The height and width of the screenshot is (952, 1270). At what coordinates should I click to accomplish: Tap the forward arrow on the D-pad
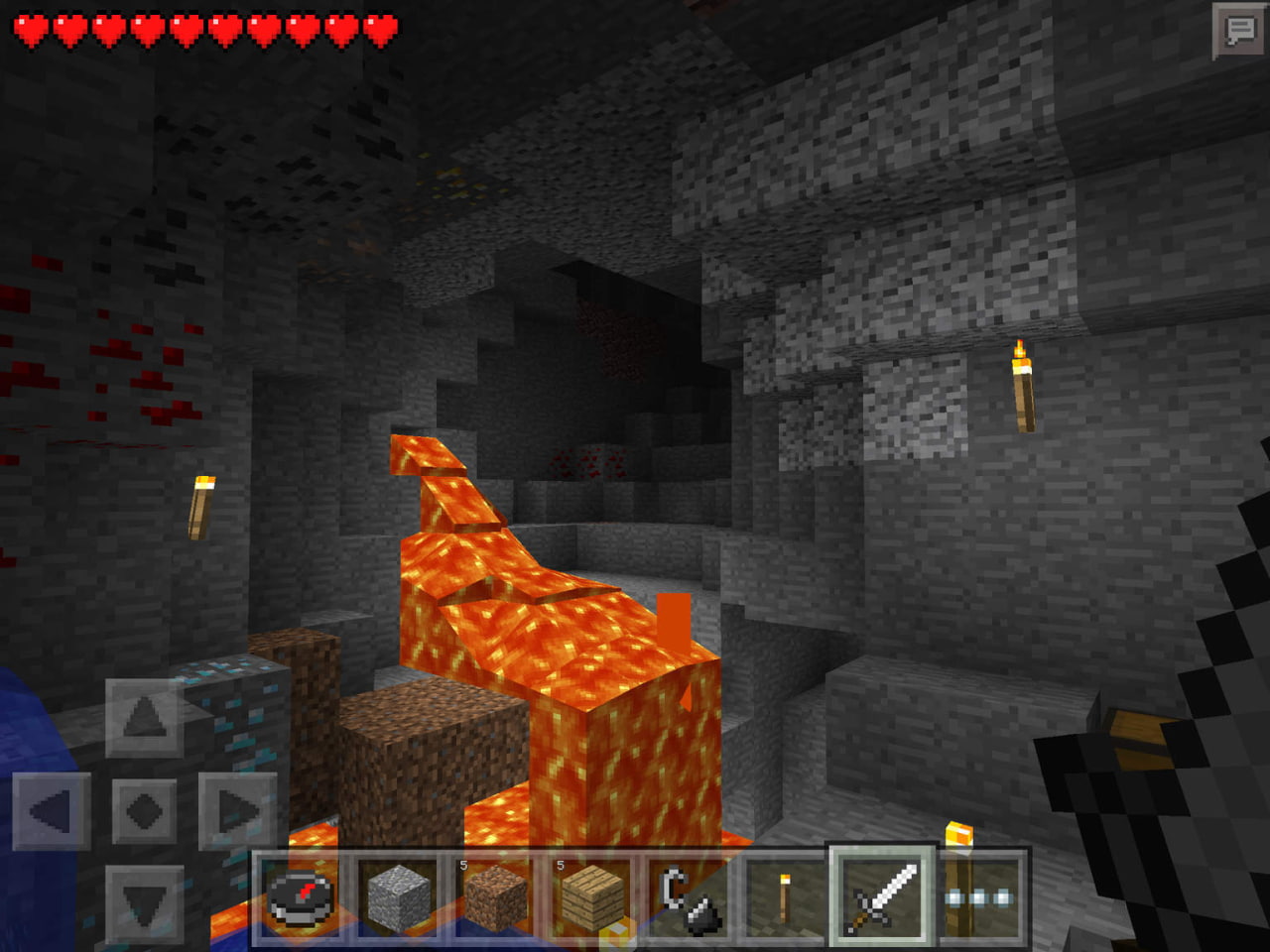point(145,718)
